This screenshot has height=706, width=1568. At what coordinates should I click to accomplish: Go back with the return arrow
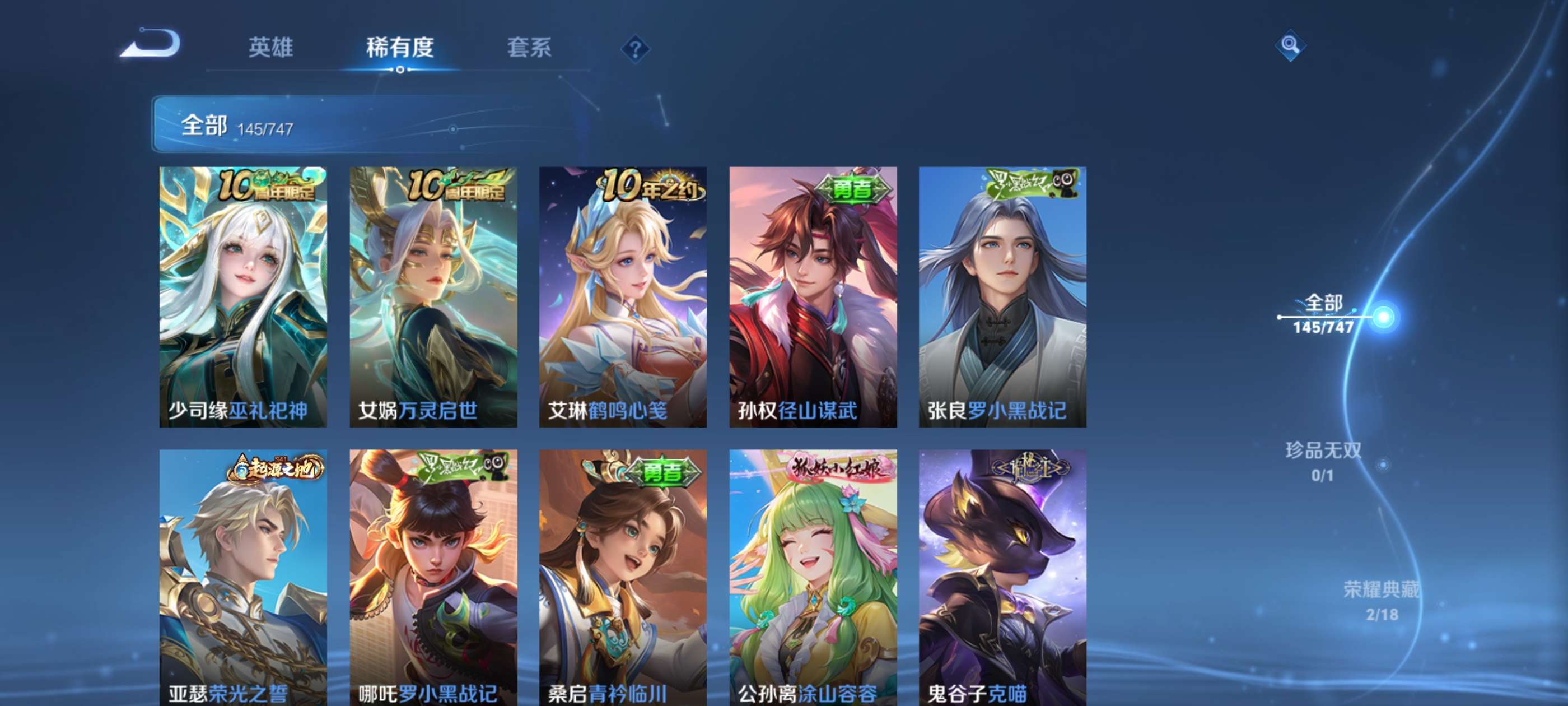coord(151,44)
